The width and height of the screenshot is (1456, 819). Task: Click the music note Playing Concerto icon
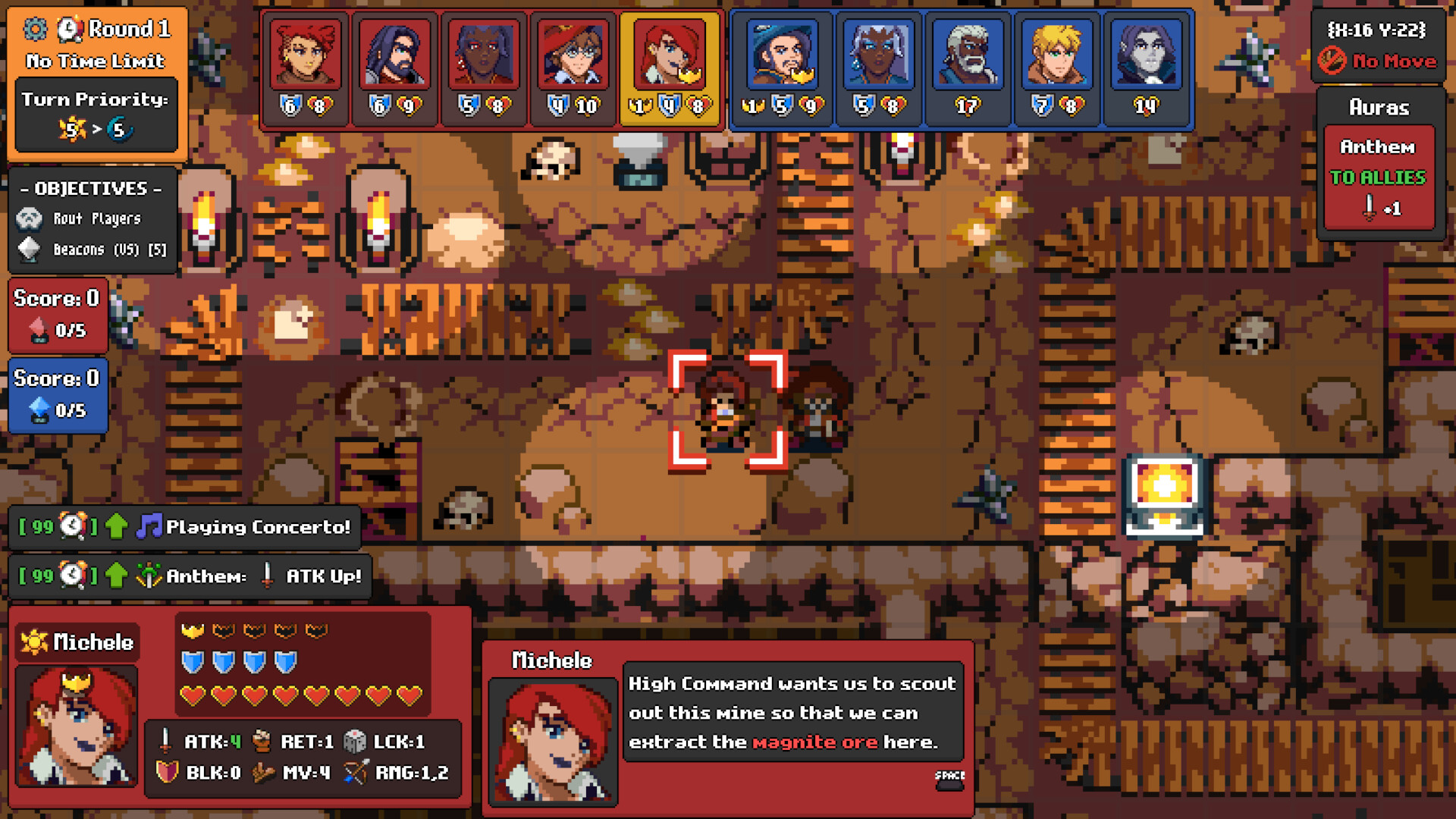[x=150, y=526]
